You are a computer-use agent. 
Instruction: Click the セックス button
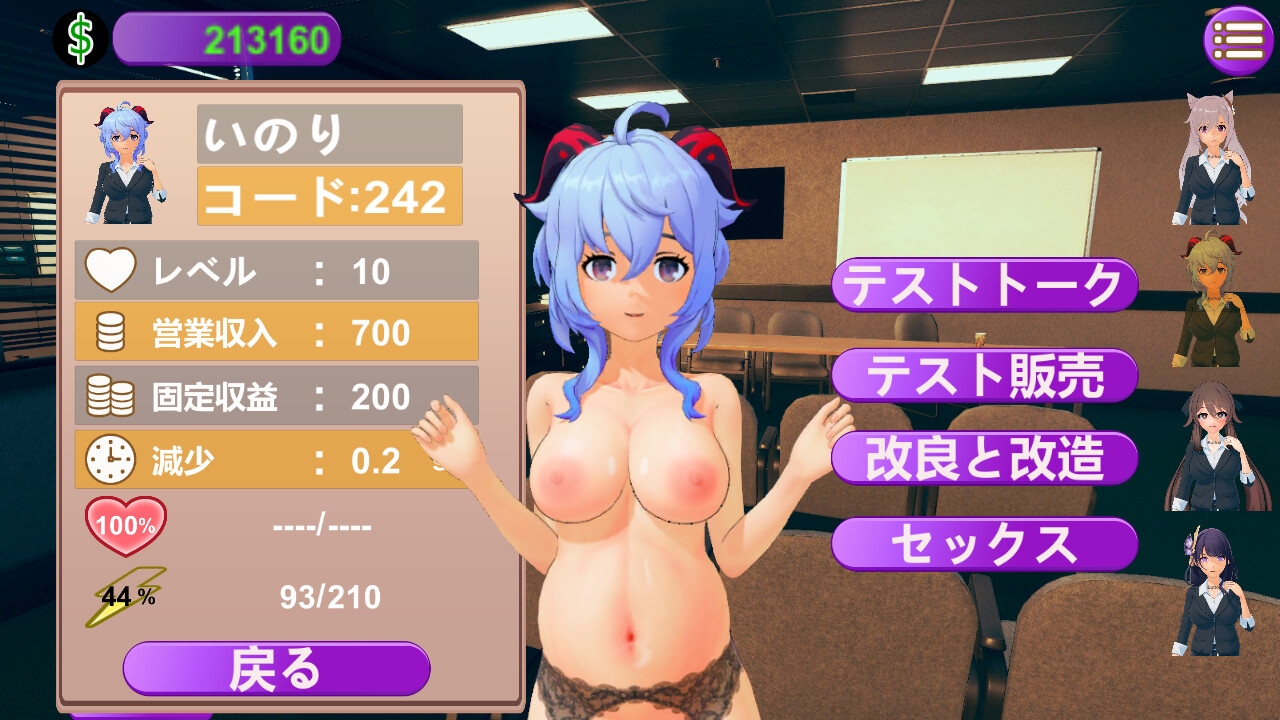point(984,544)
